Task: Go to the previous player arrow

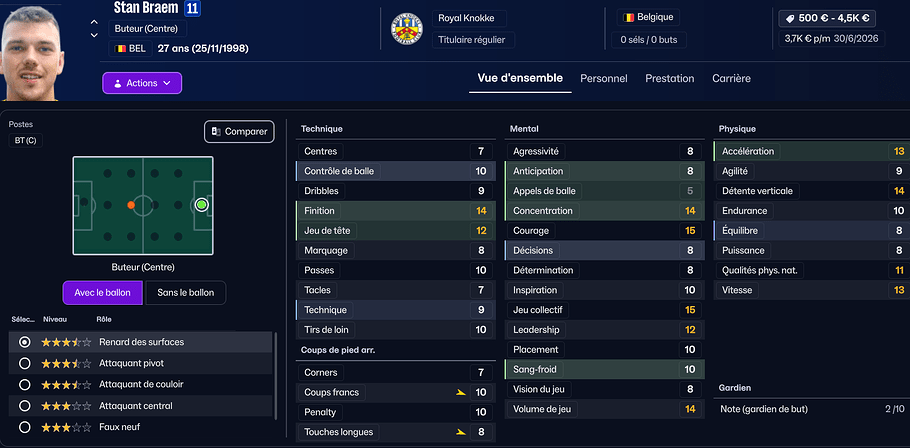Action: [94, 22]
